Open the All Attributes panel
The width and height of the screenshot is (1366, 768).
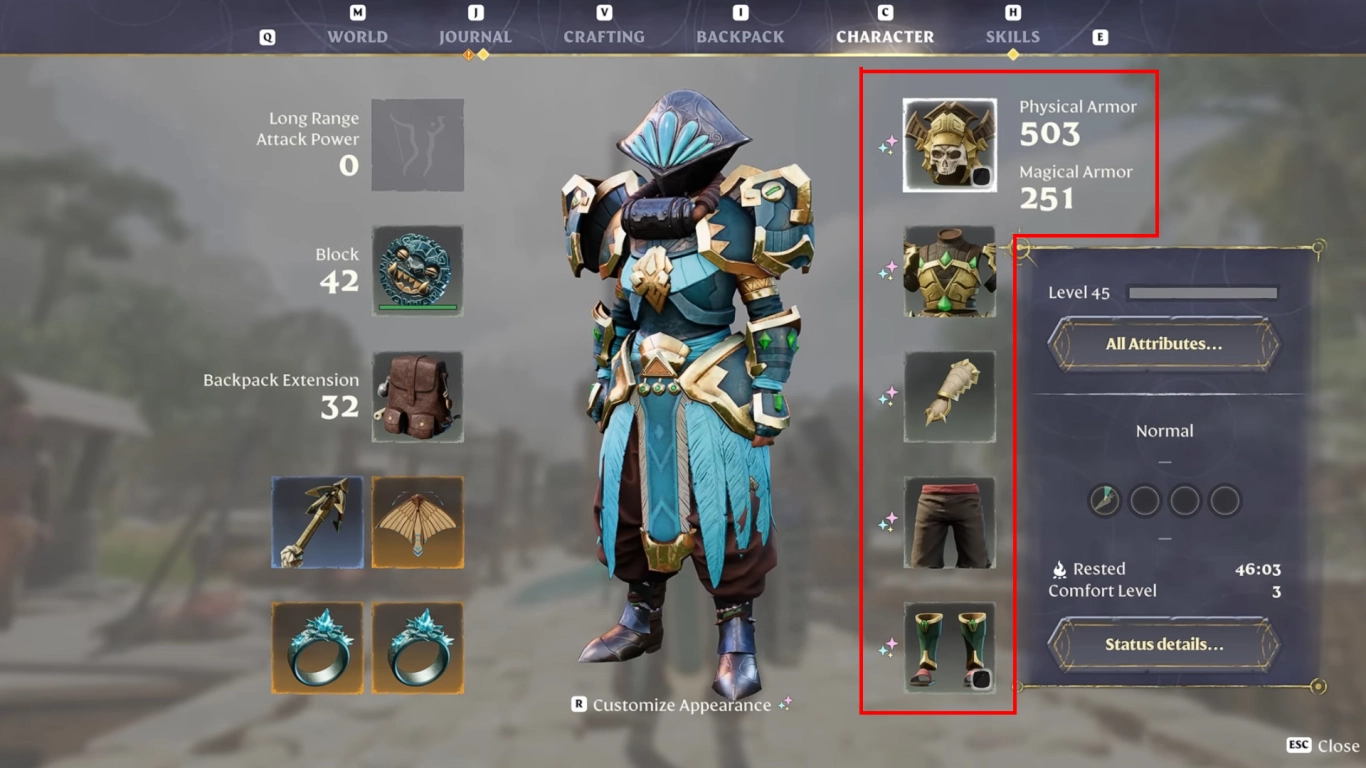(1162, 343)
